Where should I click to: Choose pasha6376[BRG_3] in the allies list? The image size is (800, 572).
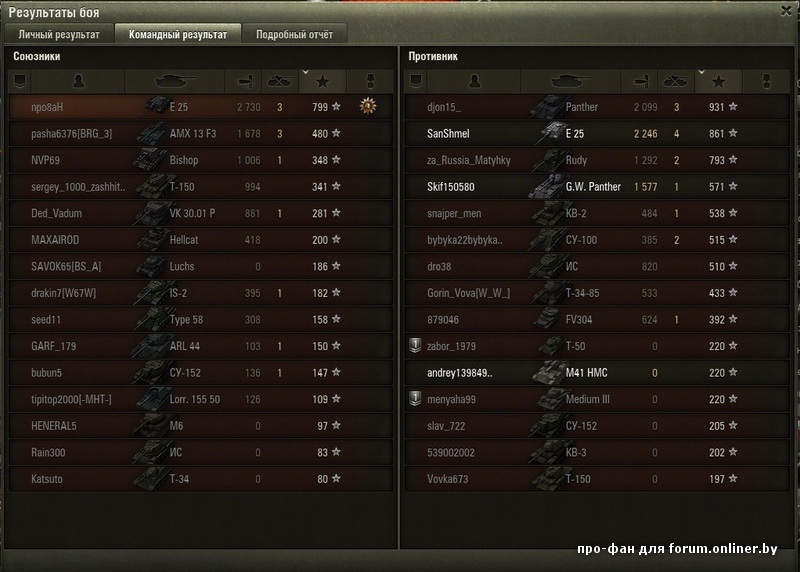click(x=200, y=134)
